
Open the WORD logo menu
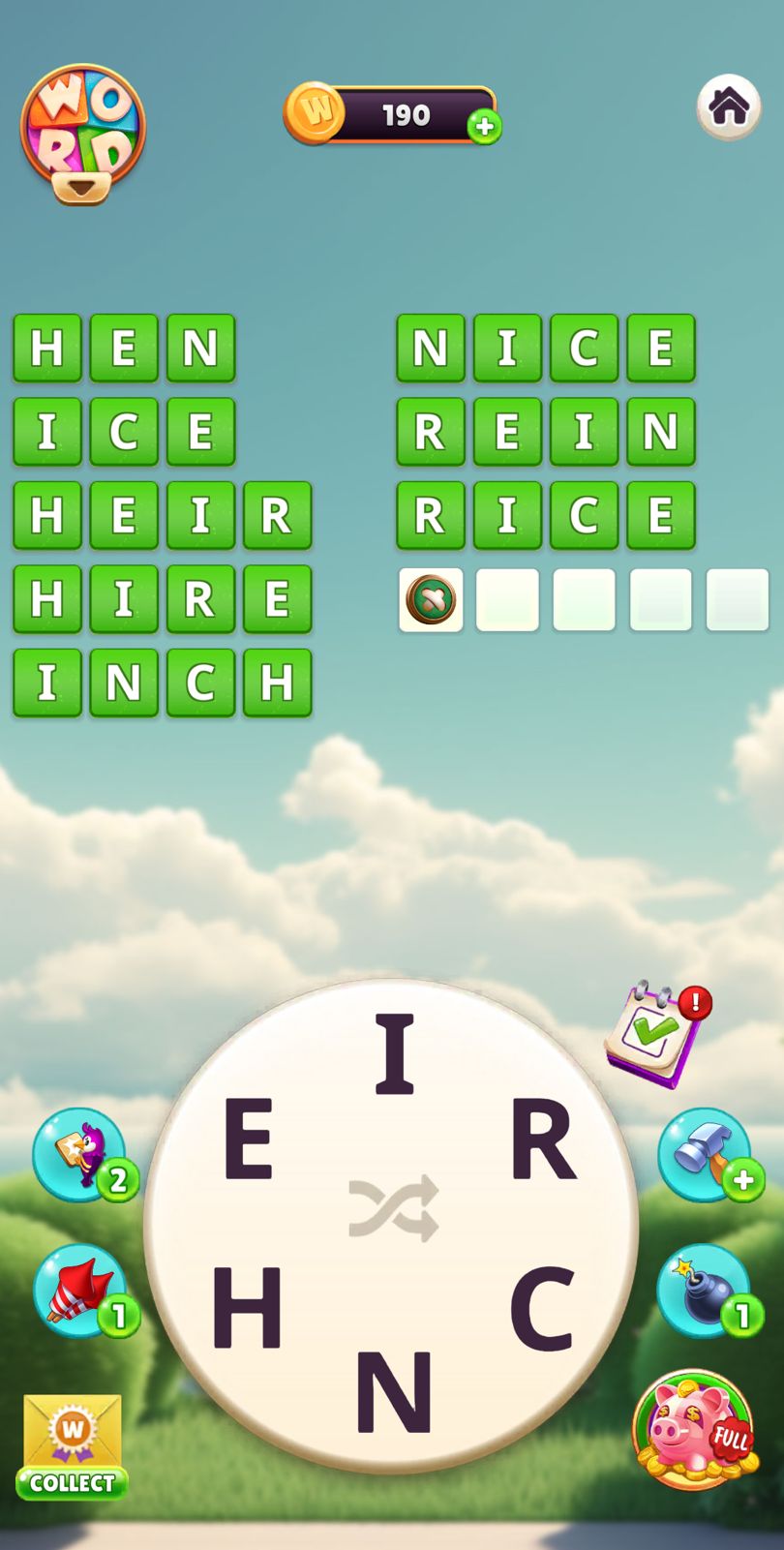click(83, 133)
